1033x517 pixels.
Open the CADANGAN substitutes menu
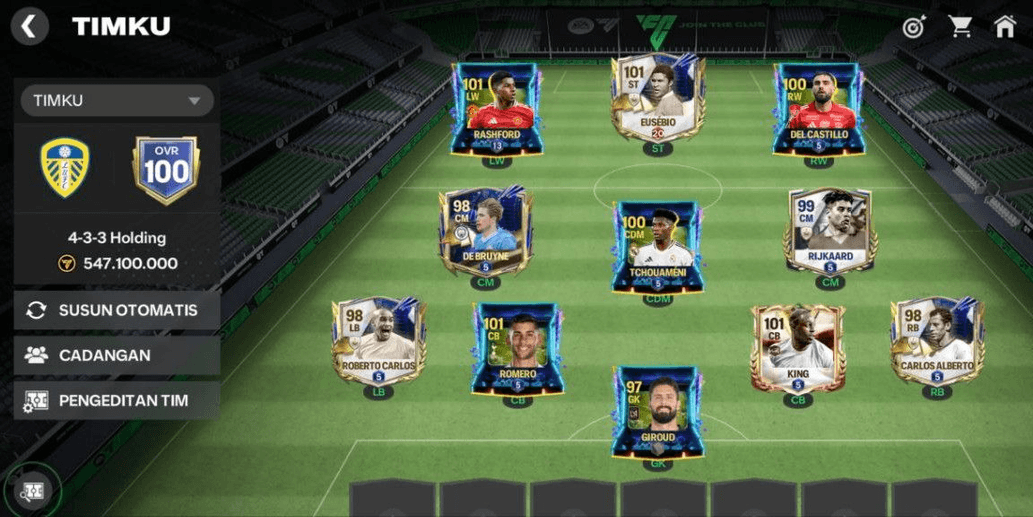tap(117, 355)
